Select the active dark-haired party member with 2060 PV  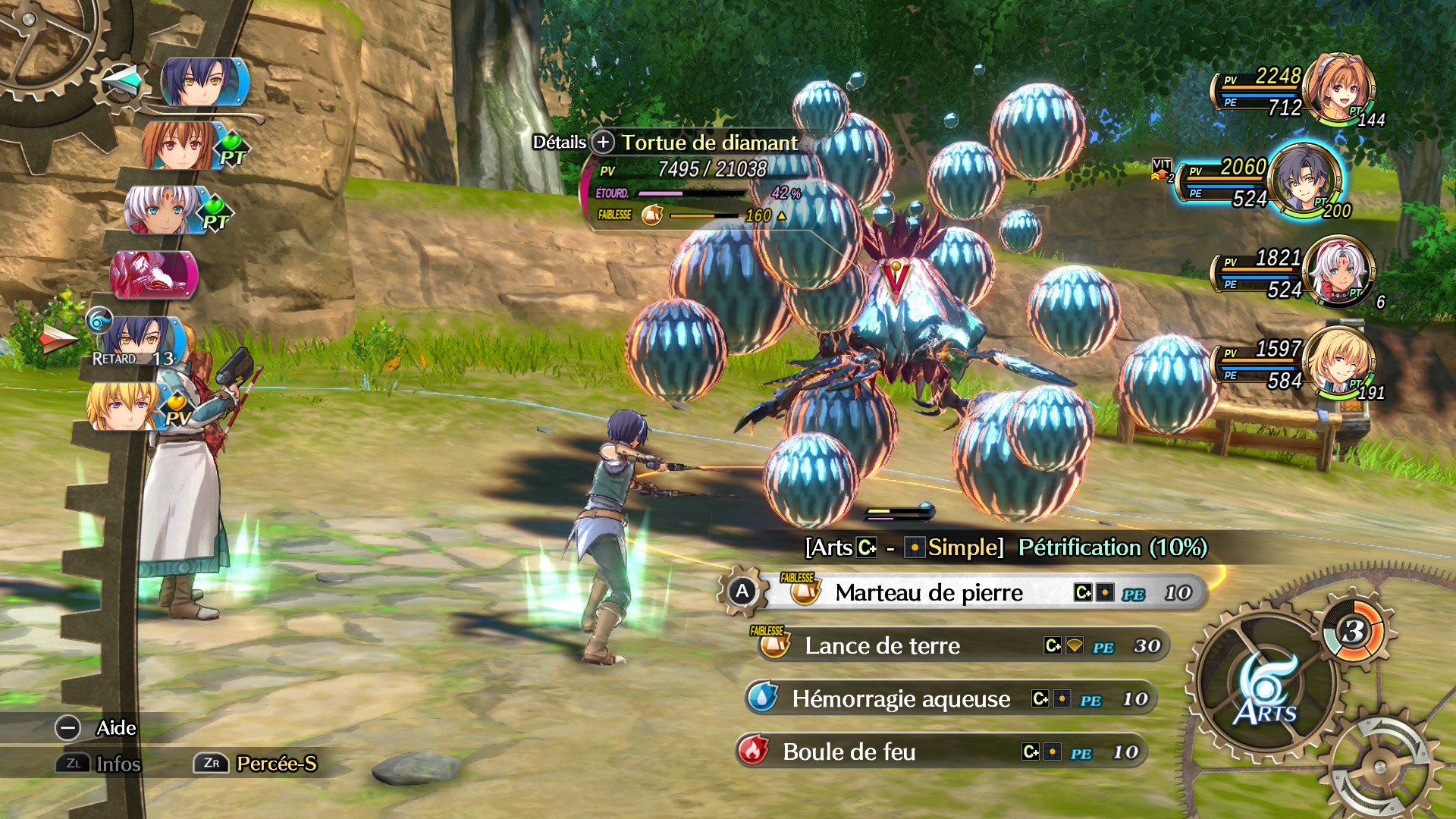click(1303, 179)
